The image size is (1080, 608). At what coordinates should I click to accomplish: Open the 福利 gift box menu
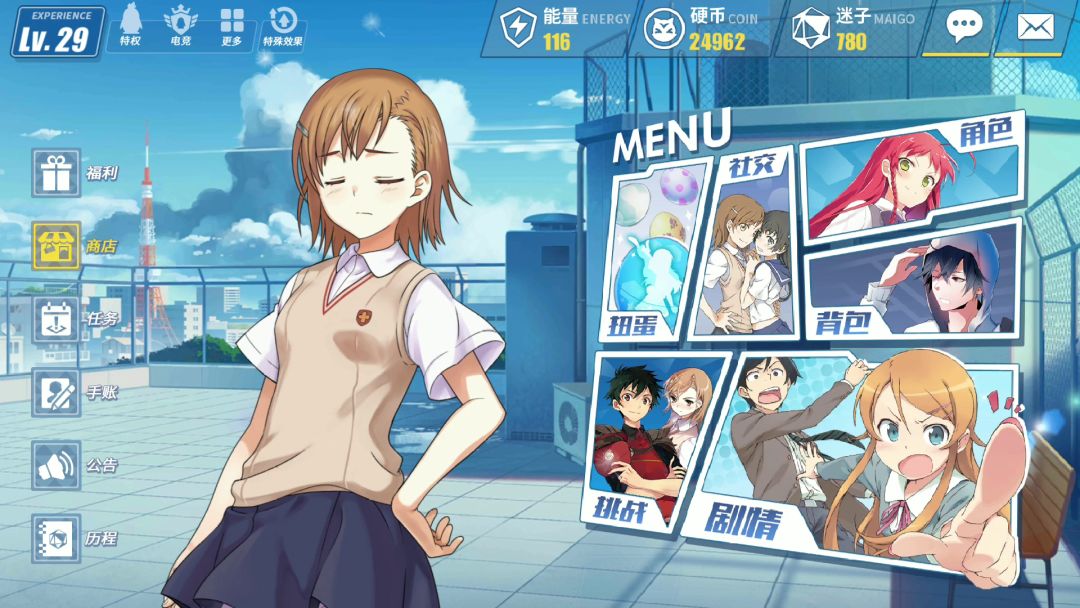[56, 173]
